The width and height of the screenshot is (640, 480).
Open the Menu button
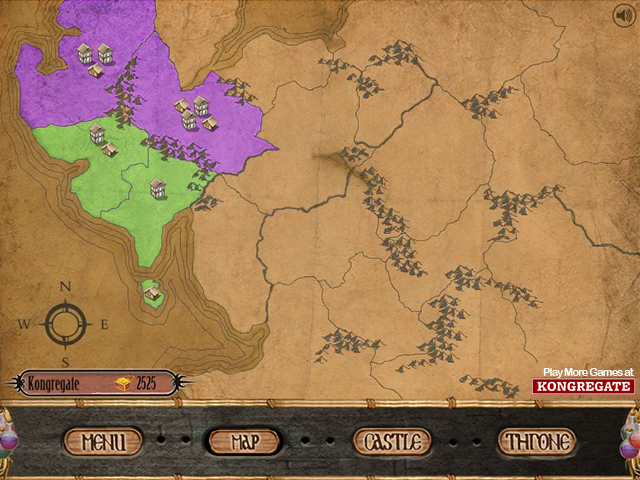tap(103, 441)
